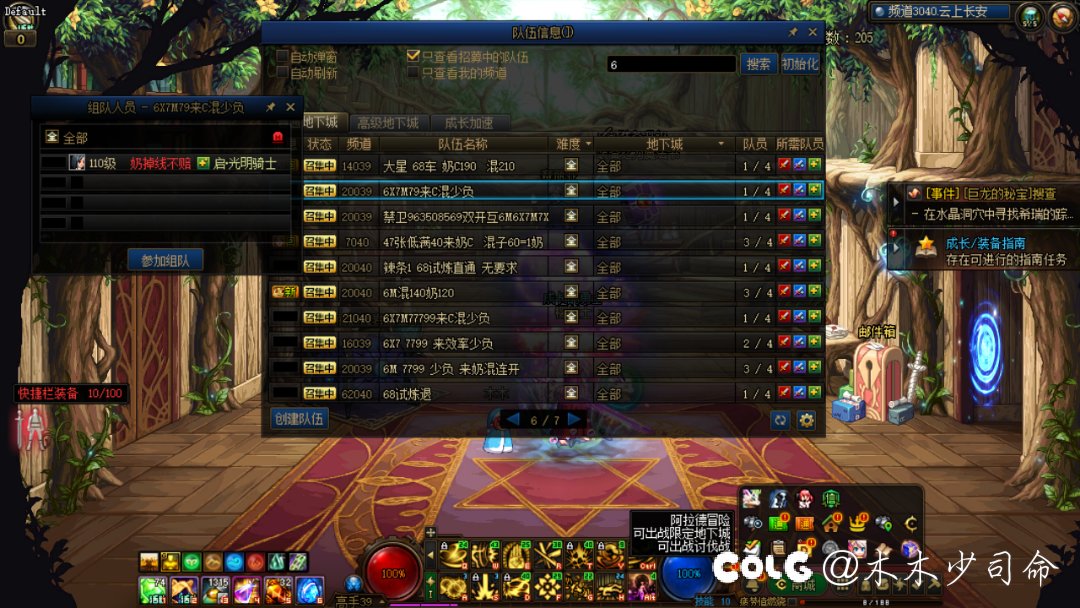Close the 组队人员 member panel
This screenshot has height=608, width=1080.
click(290, 107)
